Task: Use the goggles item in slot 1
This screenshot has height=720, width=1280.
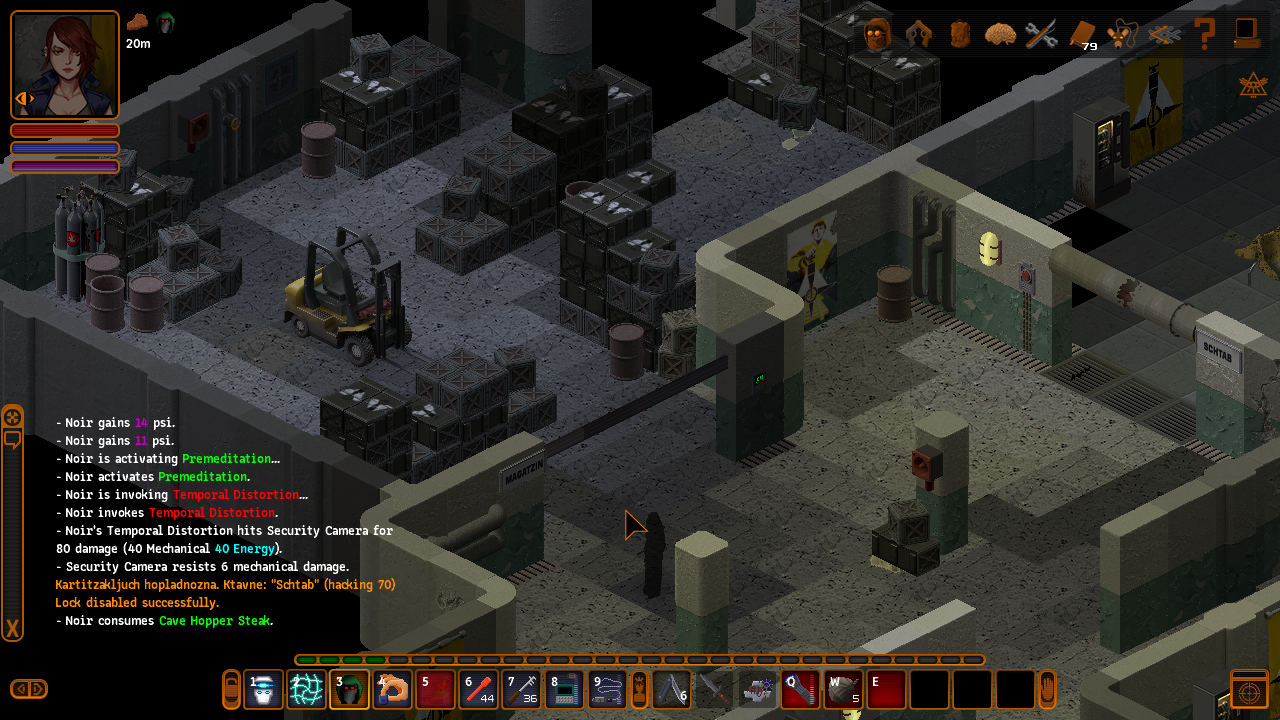Action: click(264, 690)
